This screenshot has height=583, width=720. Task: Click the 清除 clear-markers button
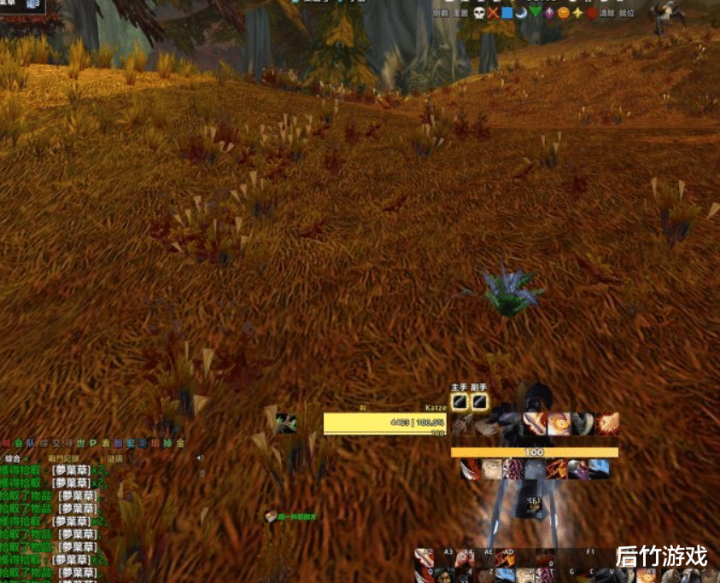pos(605,14)
